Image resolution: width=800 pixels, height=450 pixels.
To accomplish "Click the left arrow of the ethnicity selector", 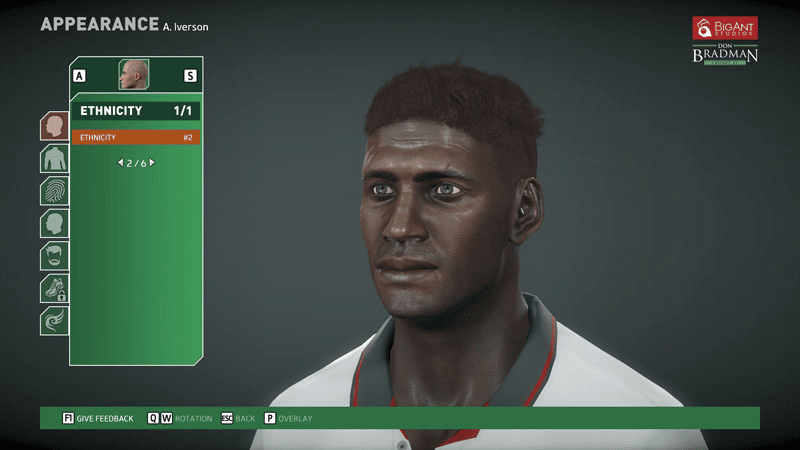I will pyautogui.click(x=120, y=162).
